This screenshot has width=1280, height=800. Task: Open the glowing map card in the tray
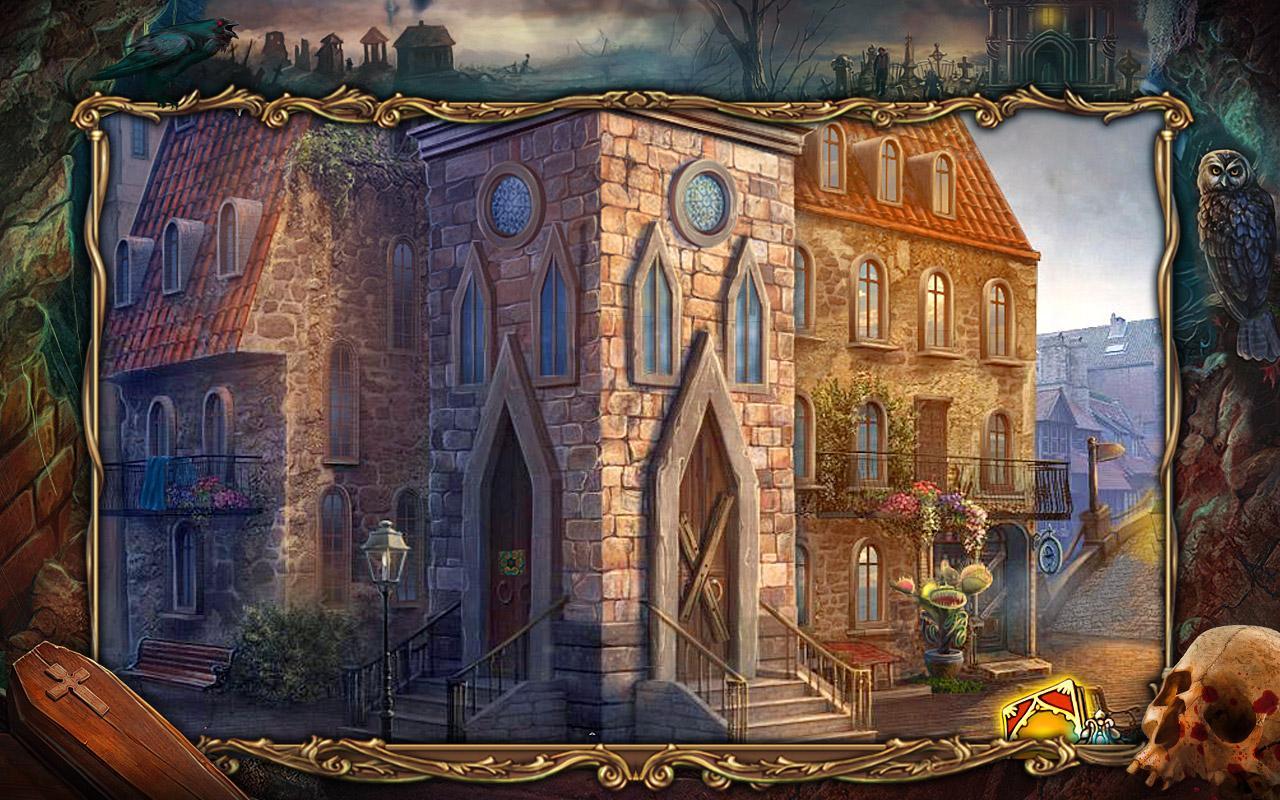(x=1040, y=711)
